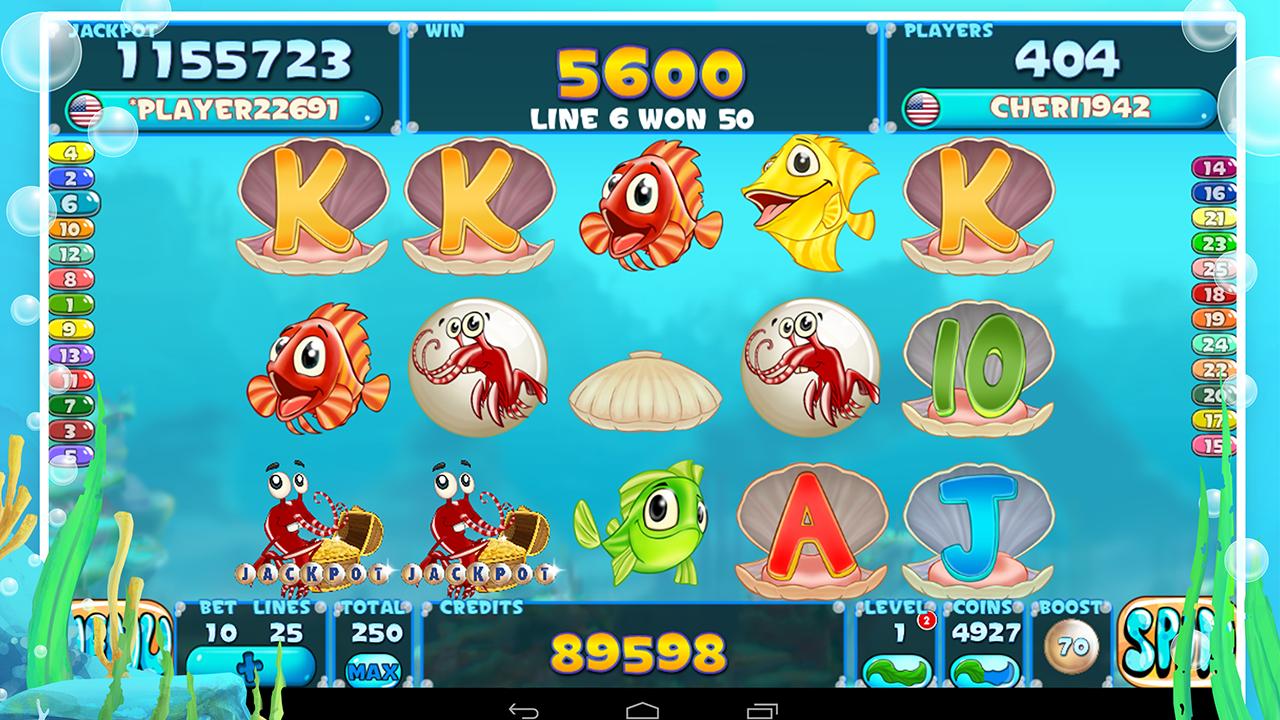Click the red notification badge on LEVEL
The height and width of the screenshot is (720, 1280).
click(x=927, y=622)
